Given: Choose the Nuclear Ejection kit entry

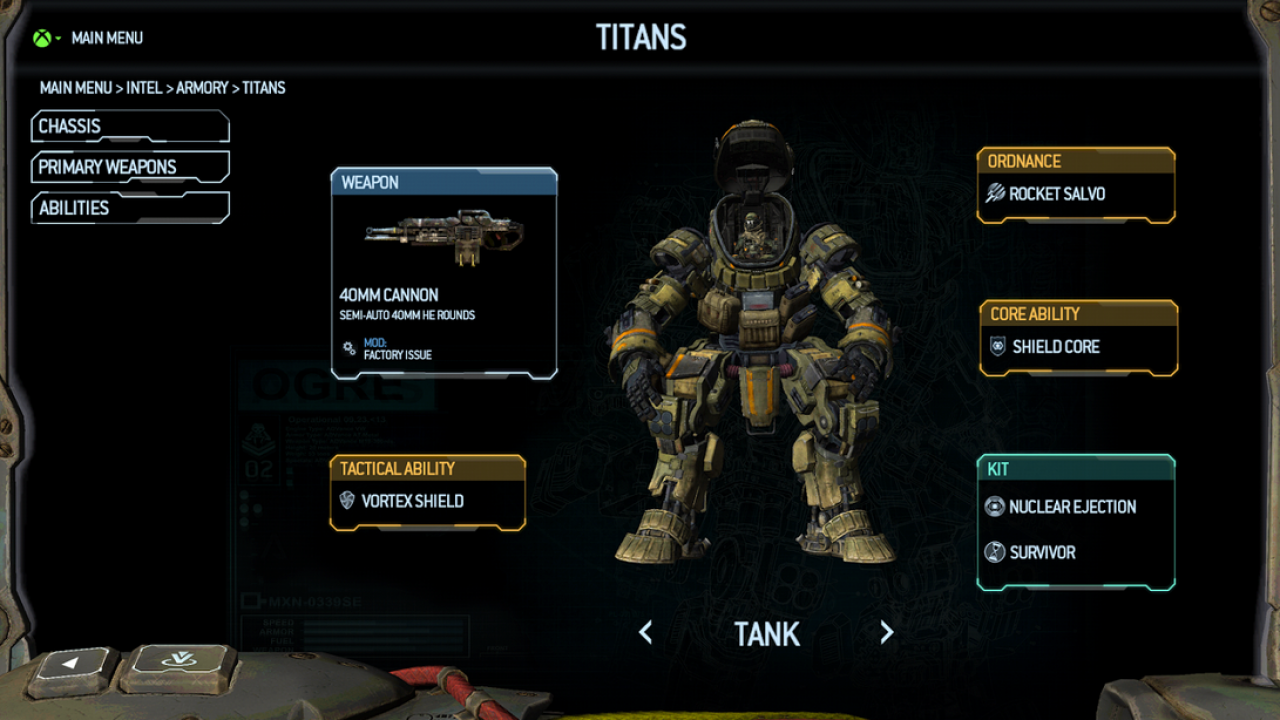Looking at the screenshot, I should (x=1072, y=507).
